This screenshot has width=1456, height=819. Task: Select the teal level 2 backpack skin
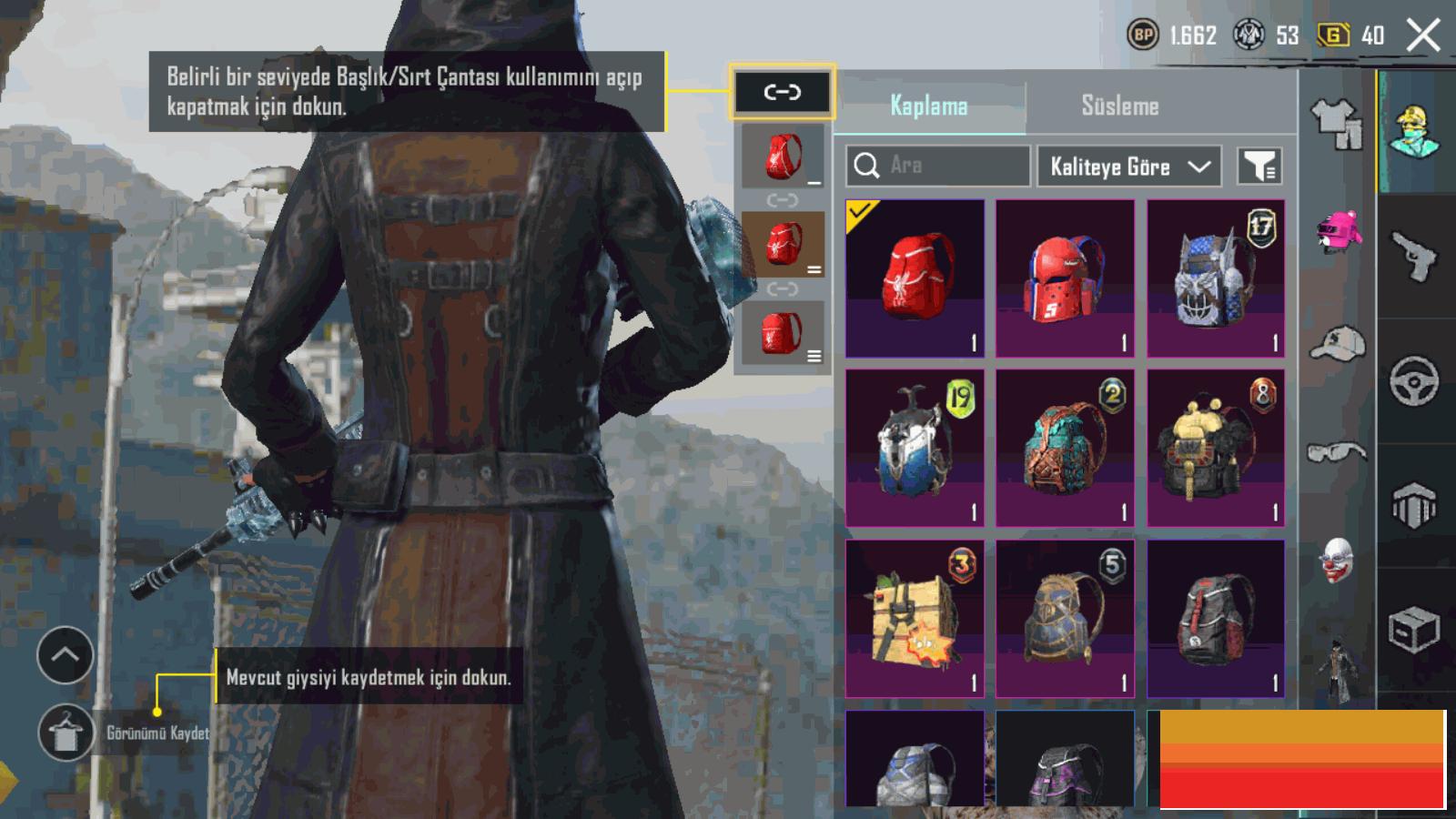(x=1065, y=448)
